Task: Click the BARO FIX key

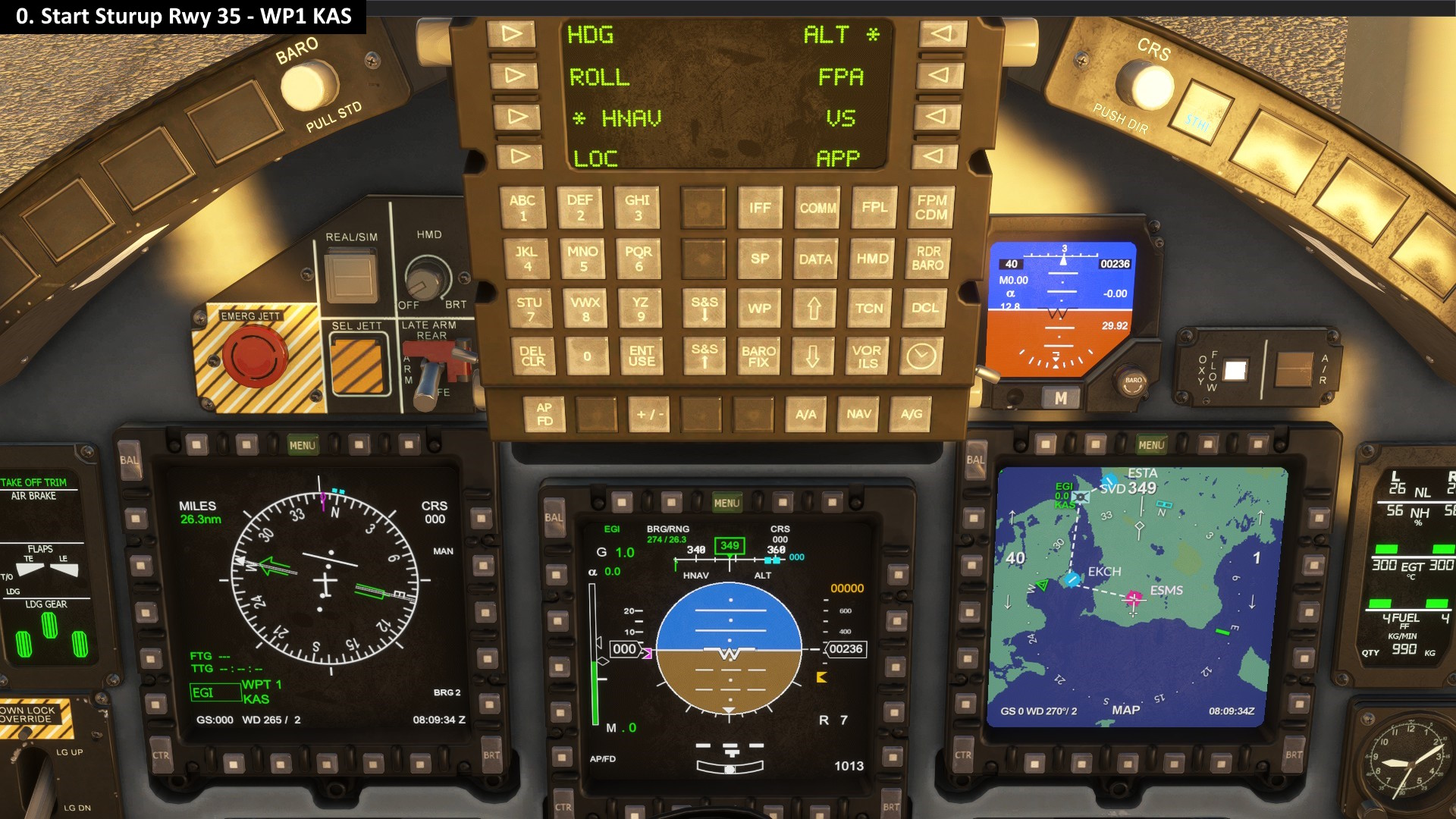Action: coord(758,356)
